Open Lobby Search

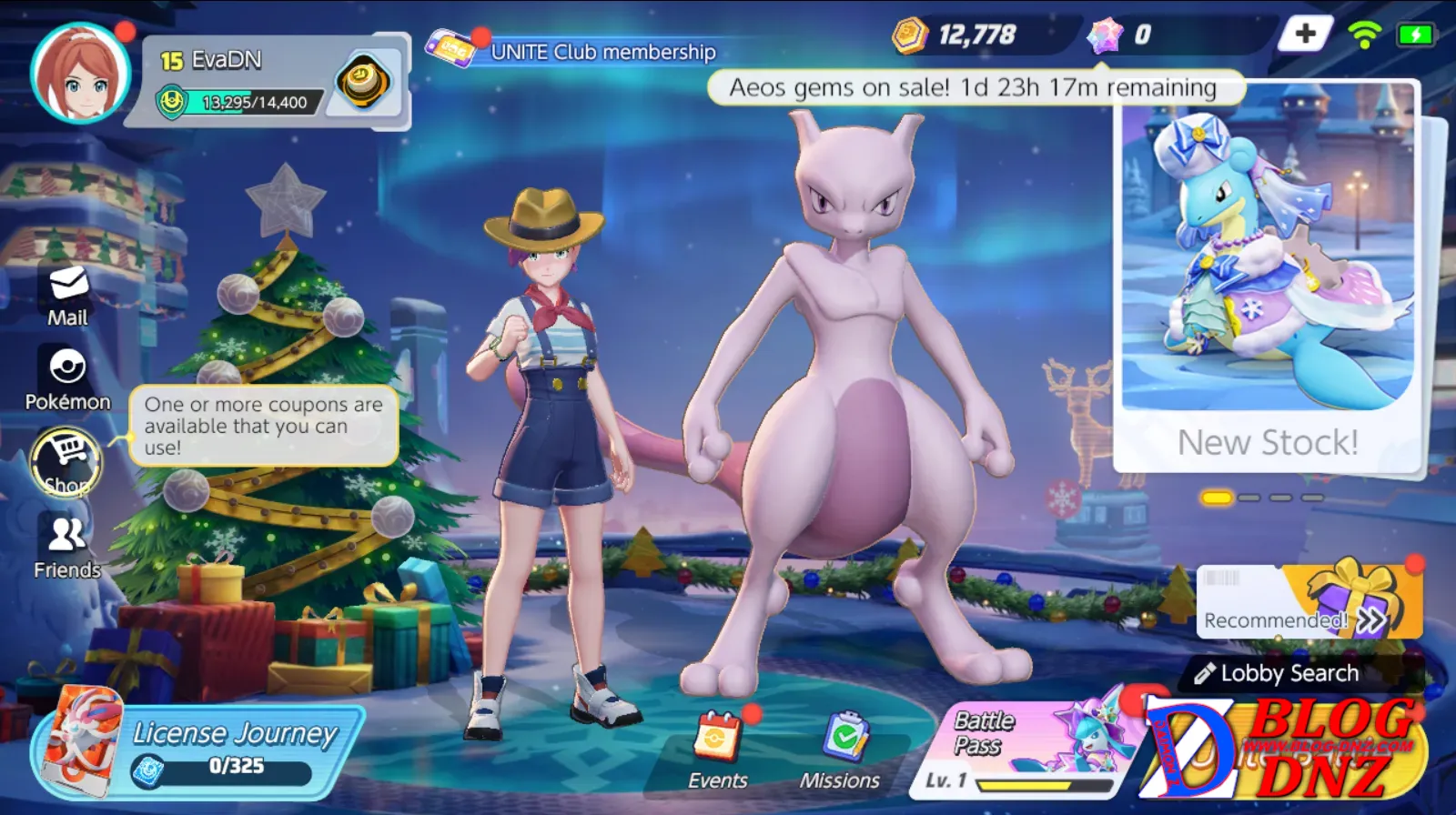pos(1289,673)
